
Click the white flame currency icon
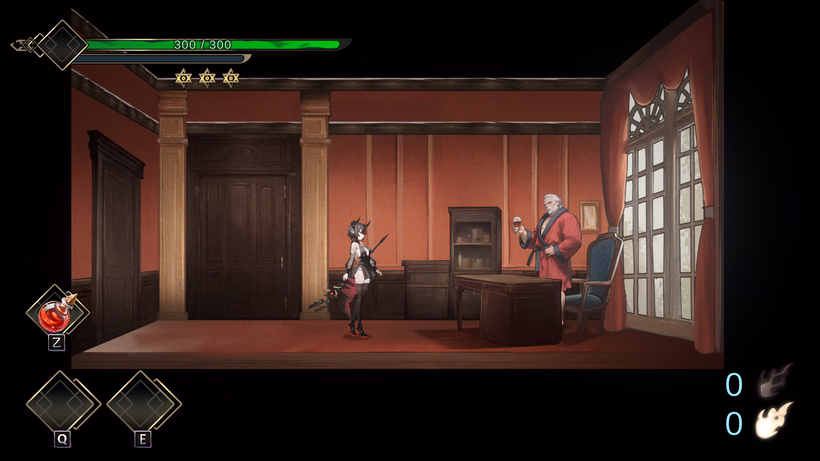coord(775,421)
